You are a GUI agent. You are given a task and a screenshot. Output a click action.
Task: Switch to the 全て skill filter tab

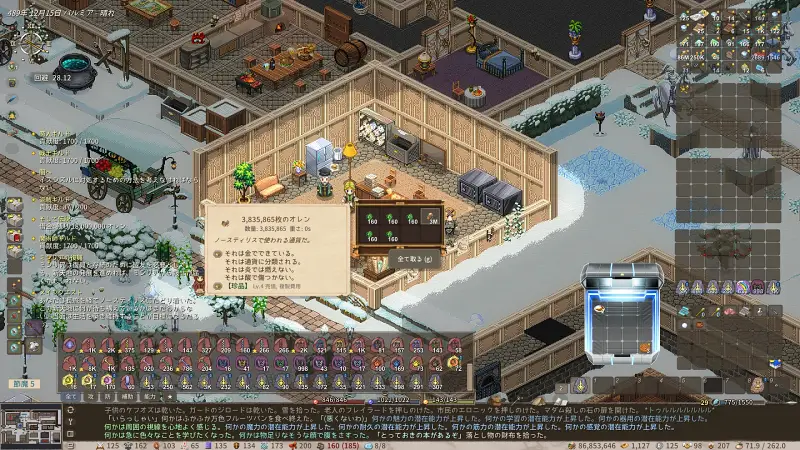pos(71,396)
